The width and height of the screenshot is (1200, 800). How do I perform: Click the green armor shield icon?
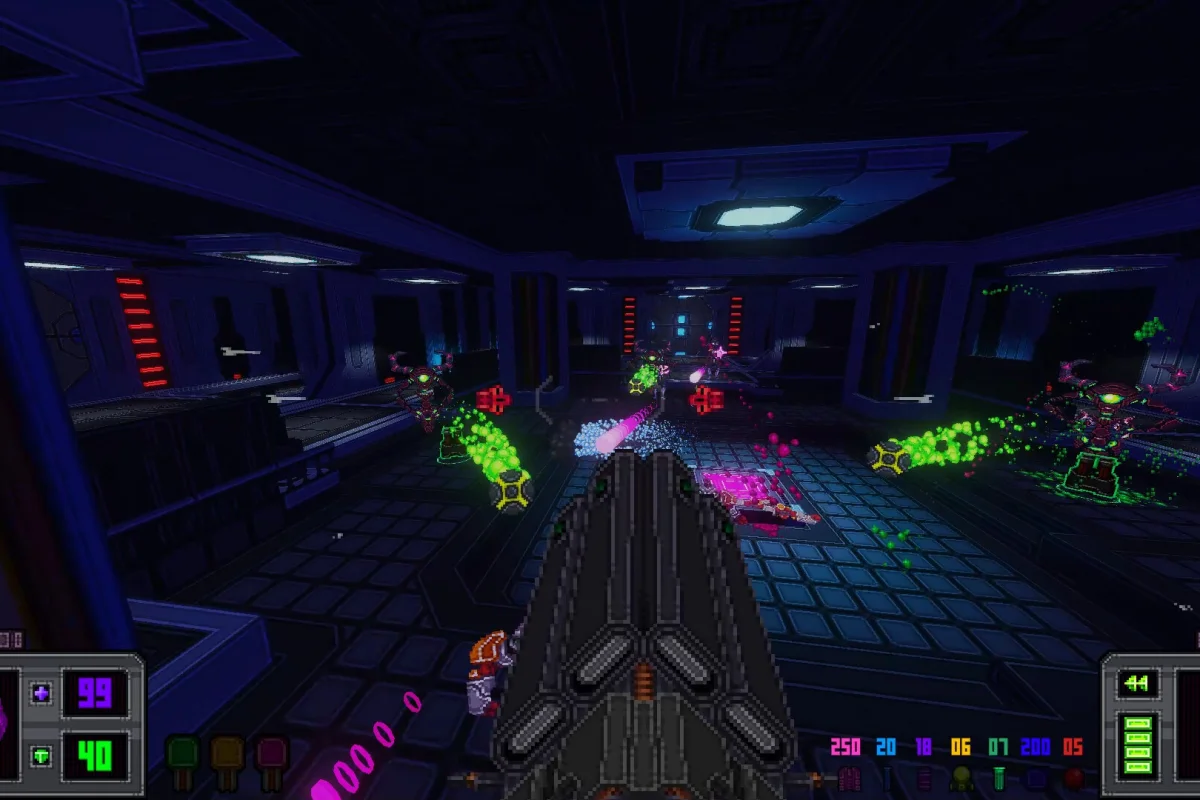pyautogui.click(x=41, y=755)
